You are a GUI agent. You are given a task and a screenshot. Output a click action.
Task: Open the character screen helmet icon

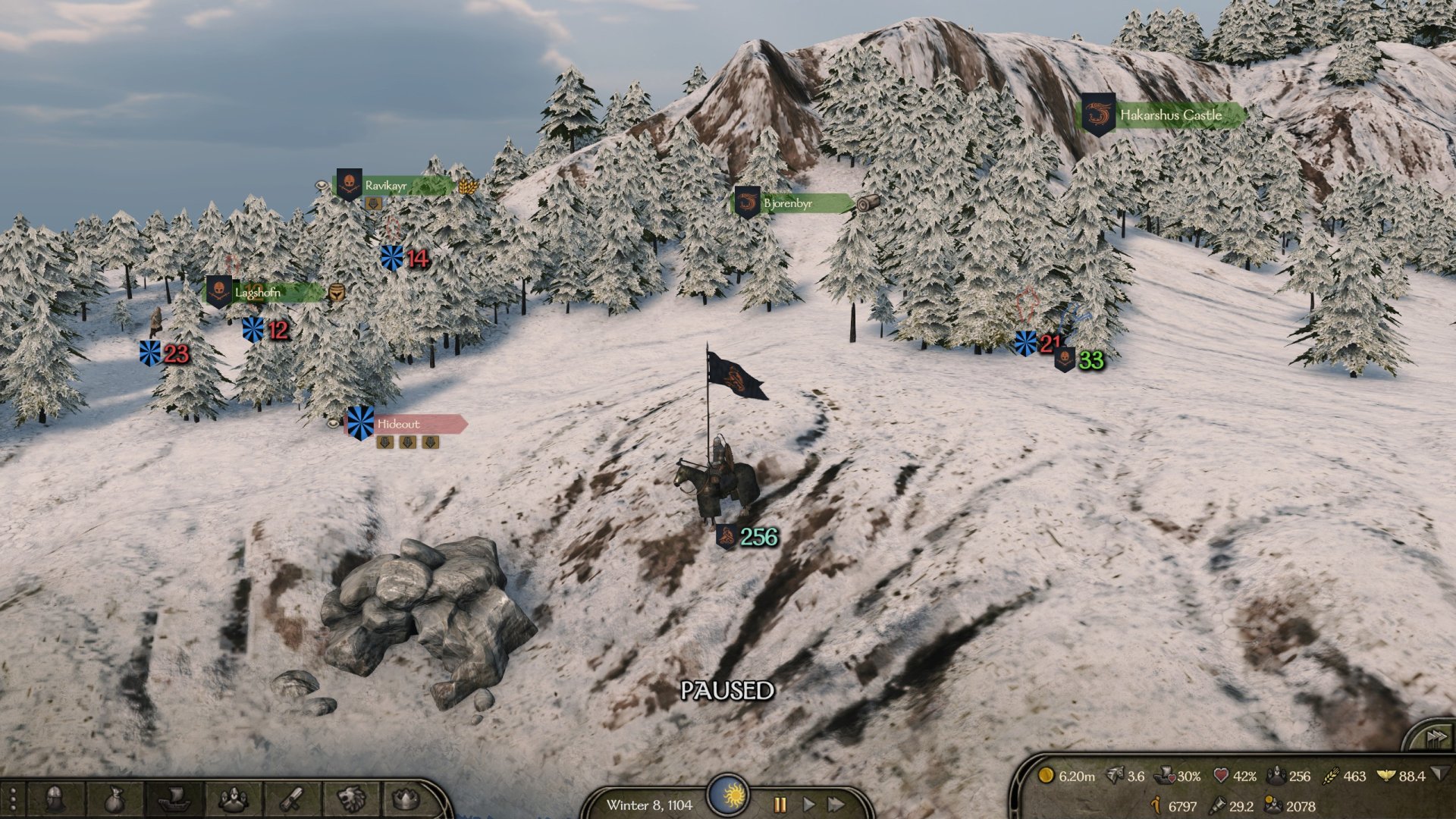(x=54, y=799)
